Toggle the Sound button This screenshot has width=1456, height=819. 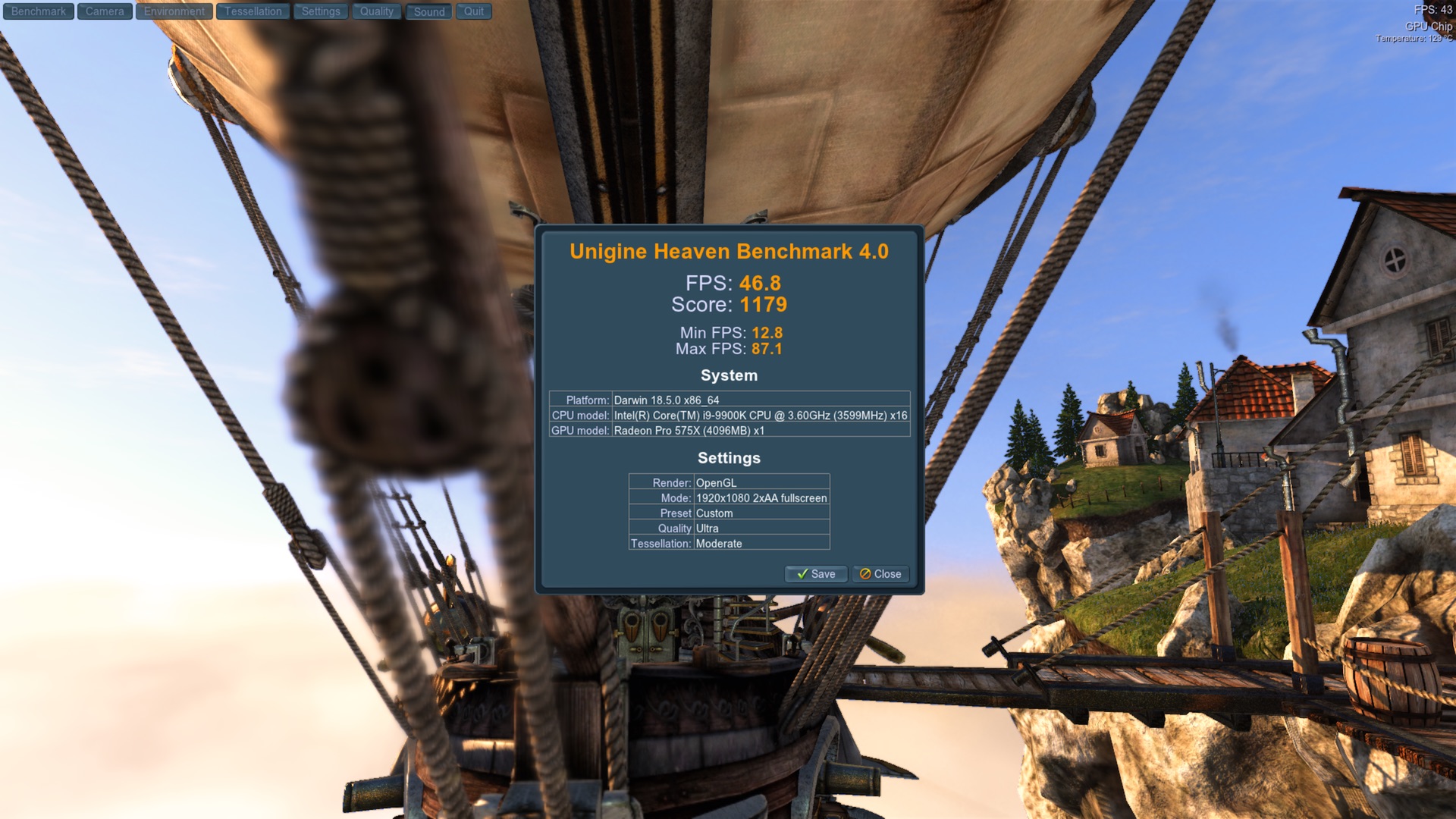click(x=429, y=11)
